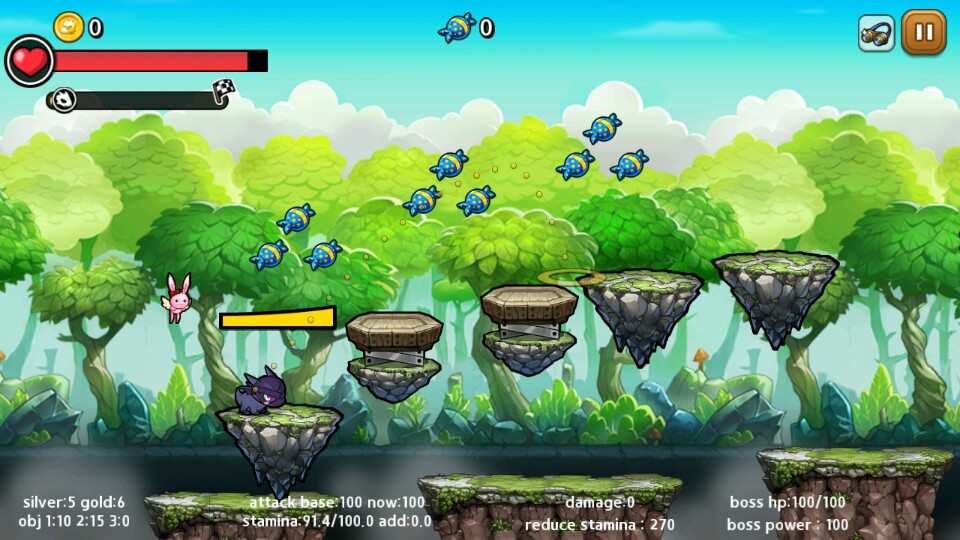Image resolution: width=960 pixels, height=540 pixels.
Task: Tap the goggles item icon
Action: [876, 33]
